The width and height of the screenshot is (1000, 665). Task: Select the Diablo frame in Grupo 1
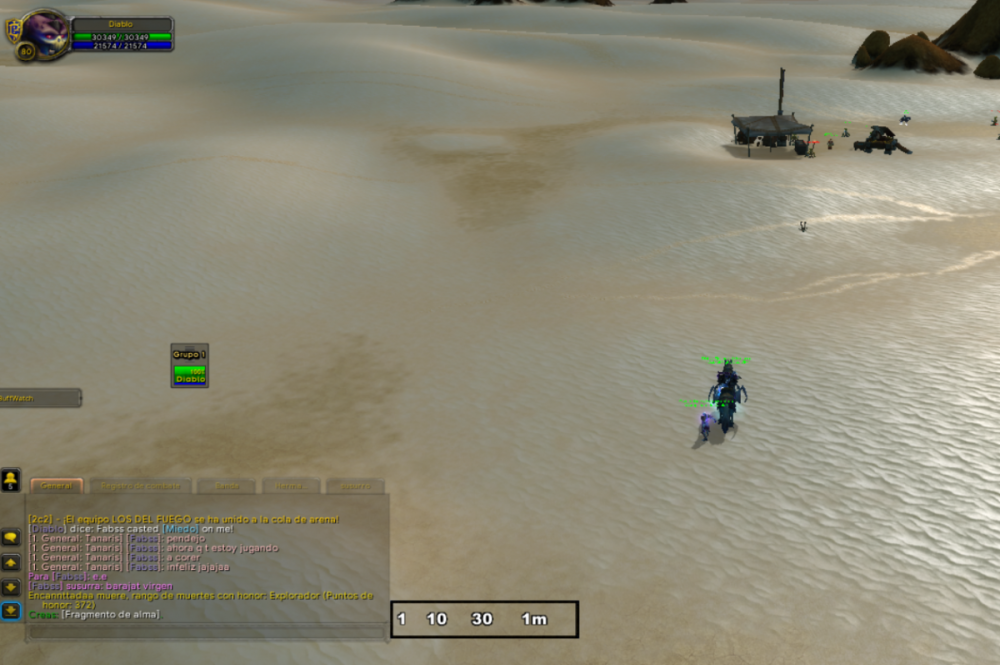click(x=190, y=375)
